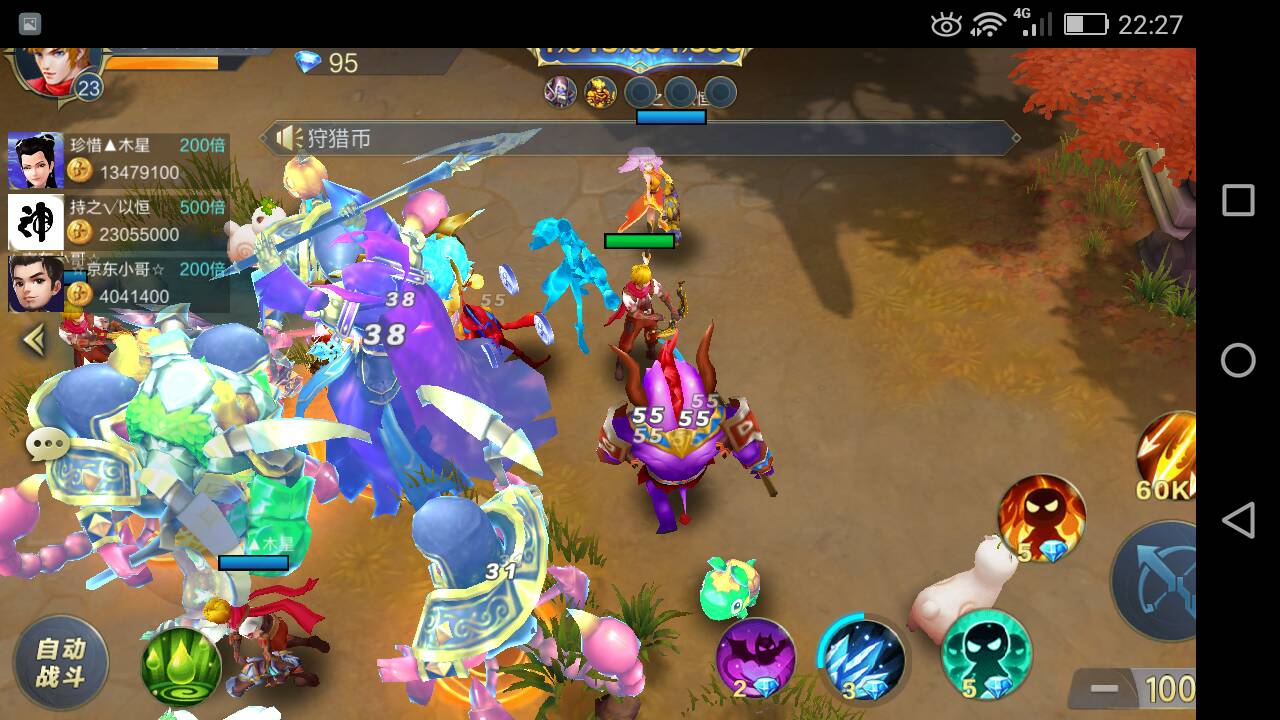1280x720 pixels.
Task: Trigger the teal shadow clone skill
Action: [x=986, y=655]
